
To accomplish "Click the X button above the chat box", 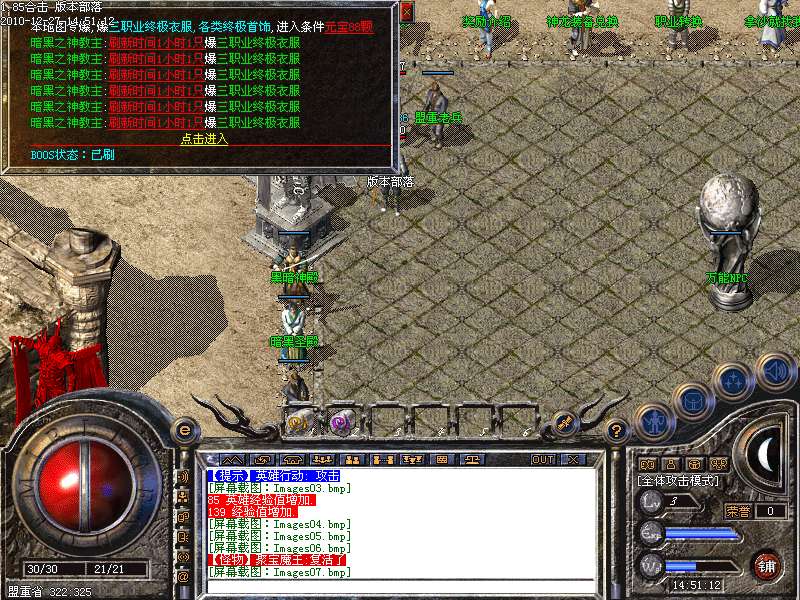I will [574, 460].
